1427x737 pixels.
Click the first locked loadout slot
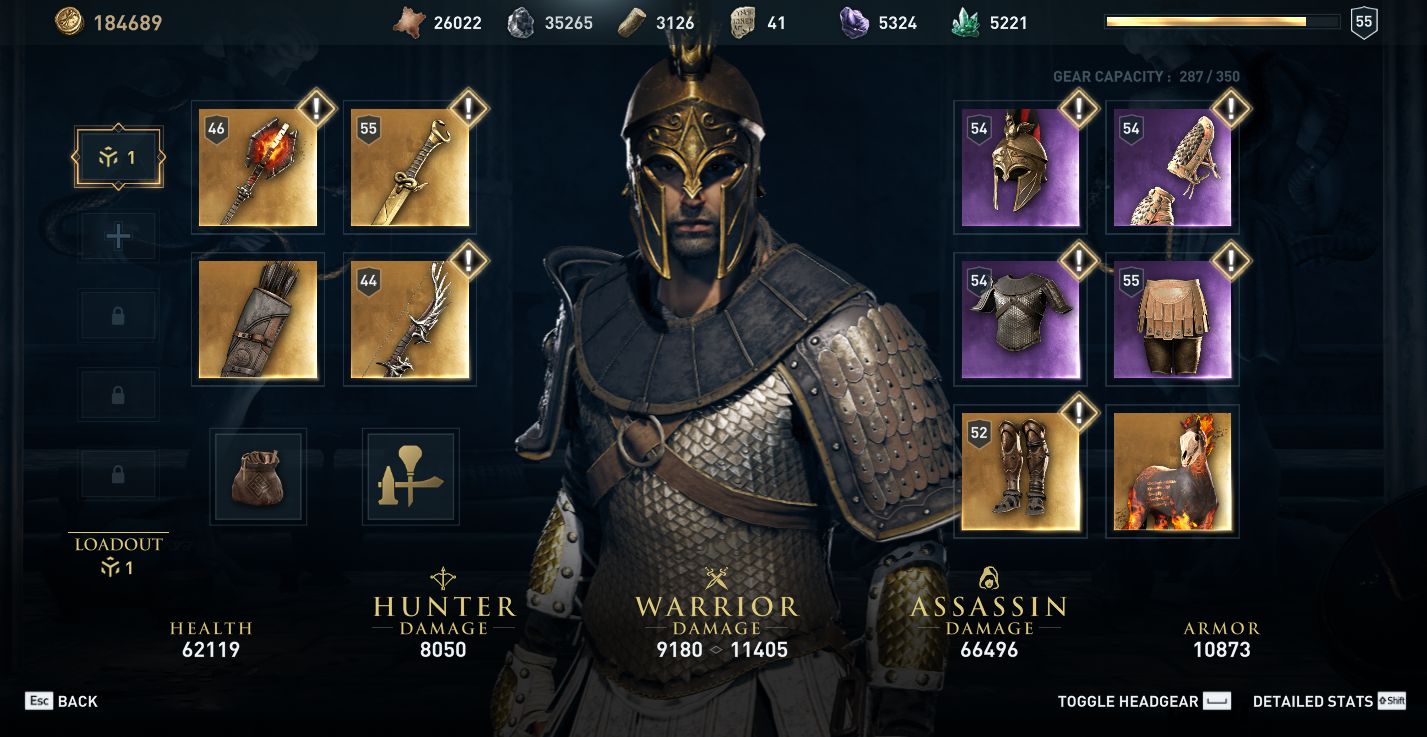[118, 314]
